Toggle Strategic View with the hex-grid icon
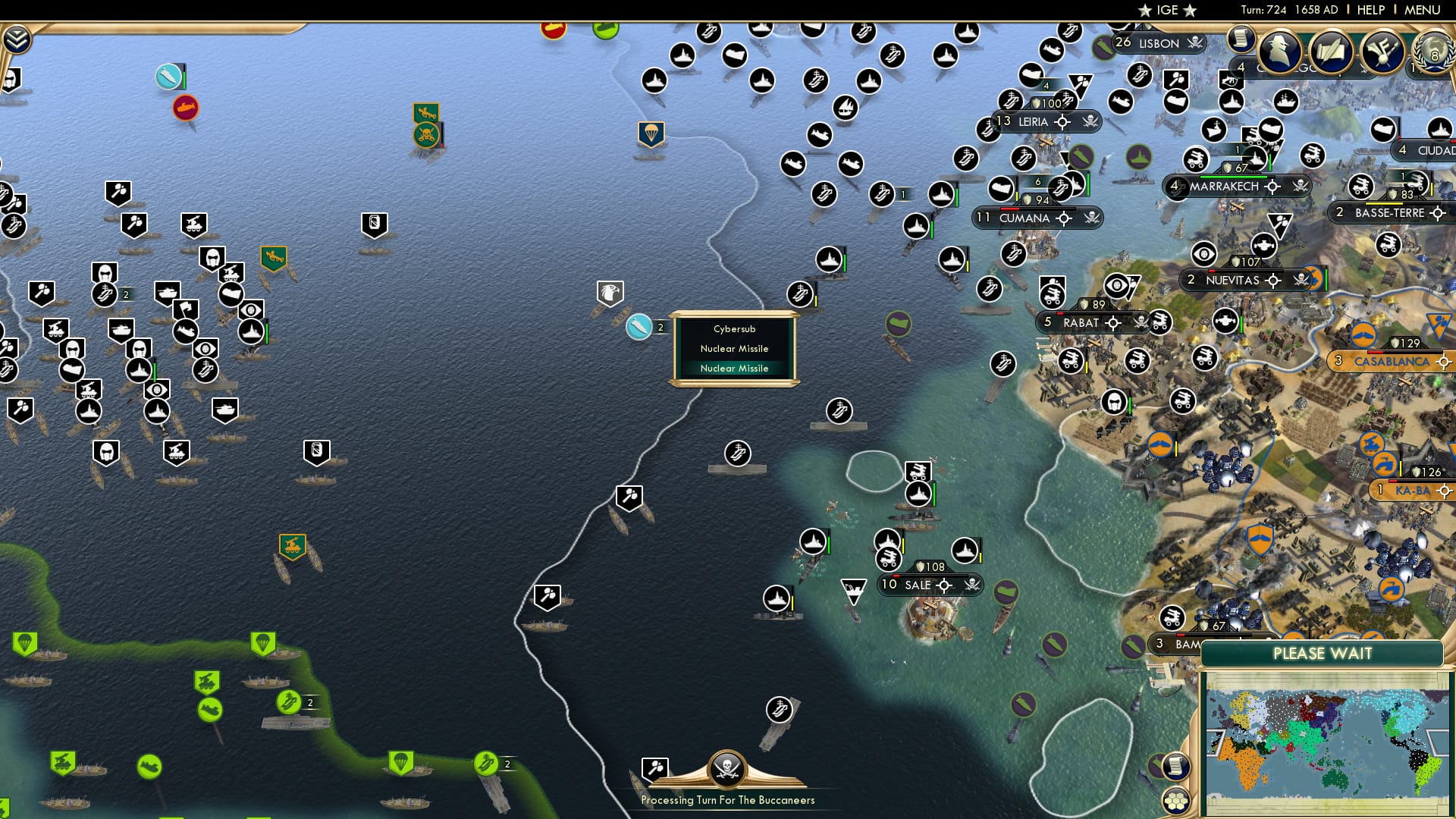Image resolution: width=1456 pixels, height=819 pixels. pyautogui.click(x=1176, y=802)
